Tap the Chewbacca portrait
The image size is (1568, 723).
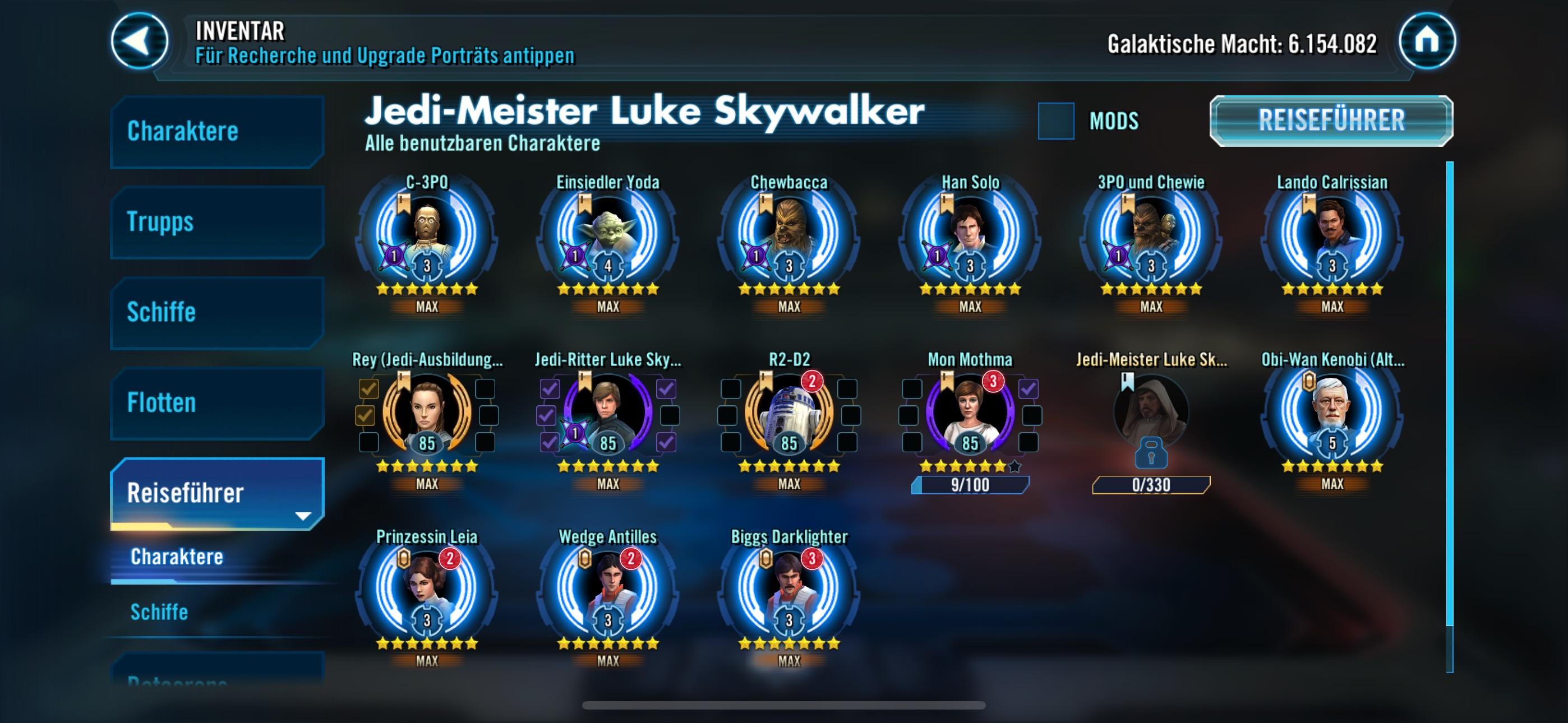pyautogui.click(x=789, y=234)
